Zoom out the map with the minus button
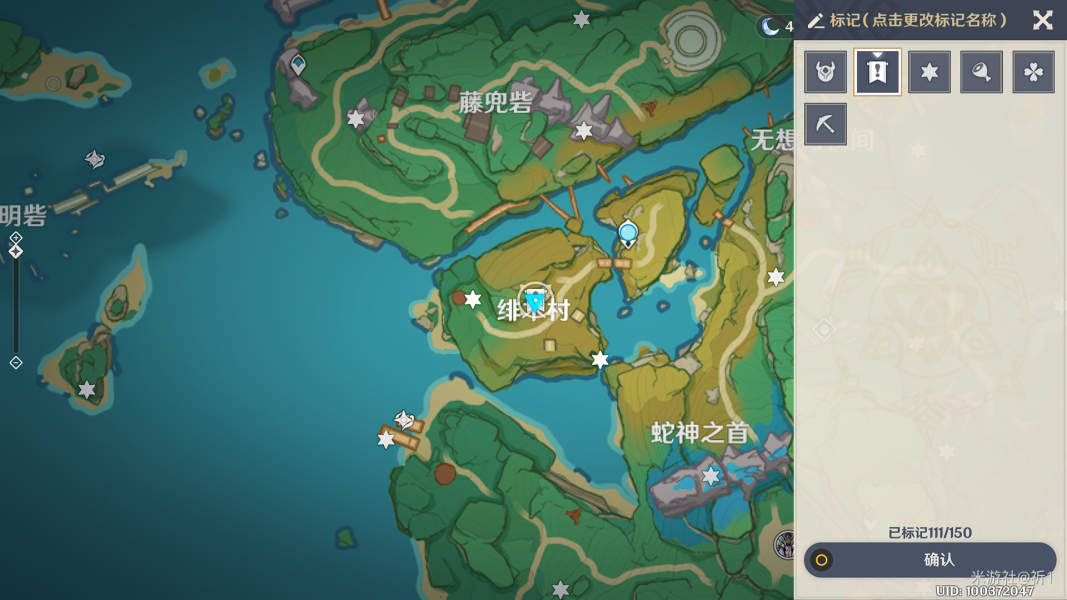Viewport: 1067px width, 600px height. (x=16, y=362)
